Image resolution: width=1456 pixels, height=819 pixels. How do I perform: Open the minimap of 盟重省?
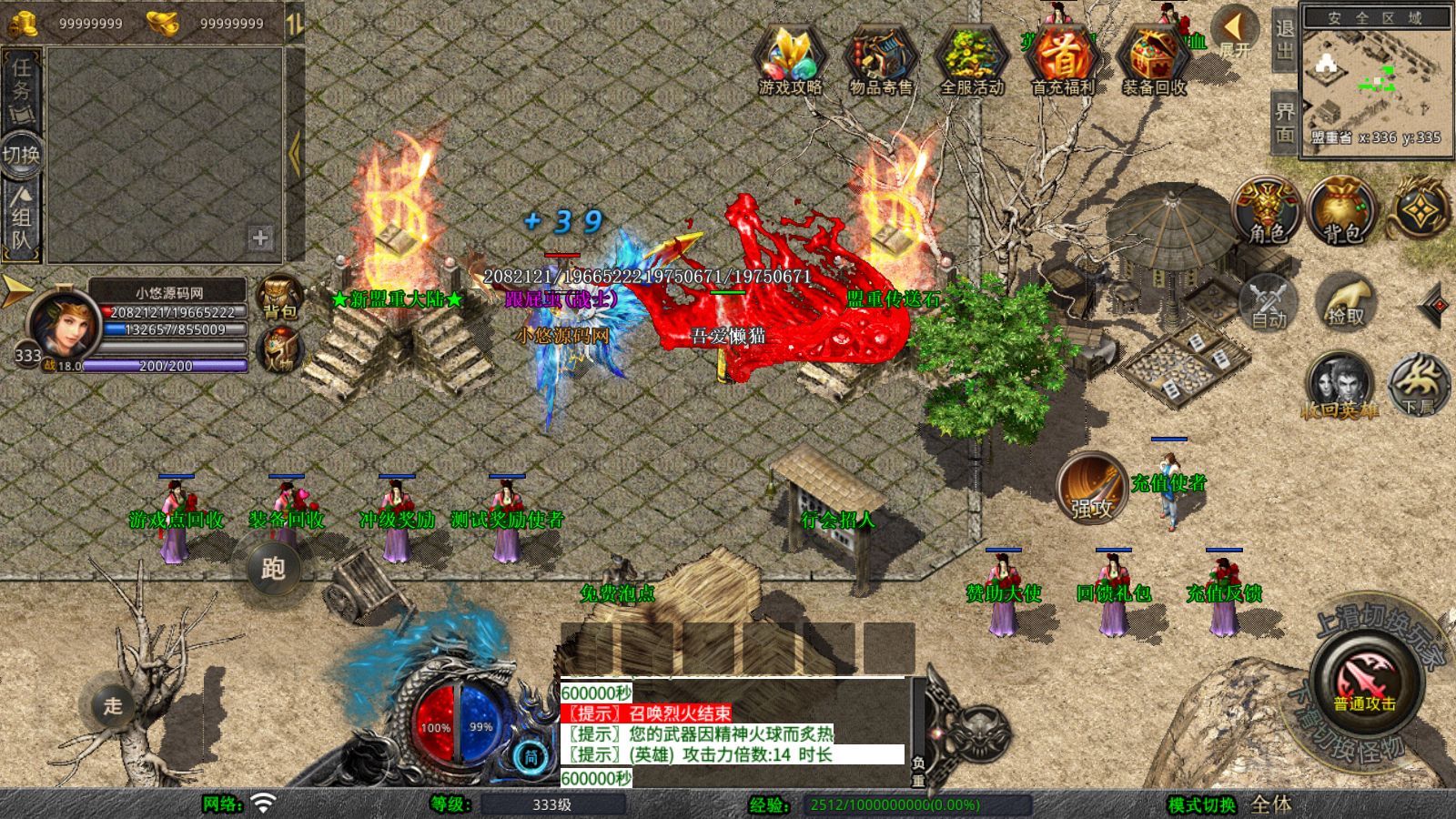click(1374, 82)
